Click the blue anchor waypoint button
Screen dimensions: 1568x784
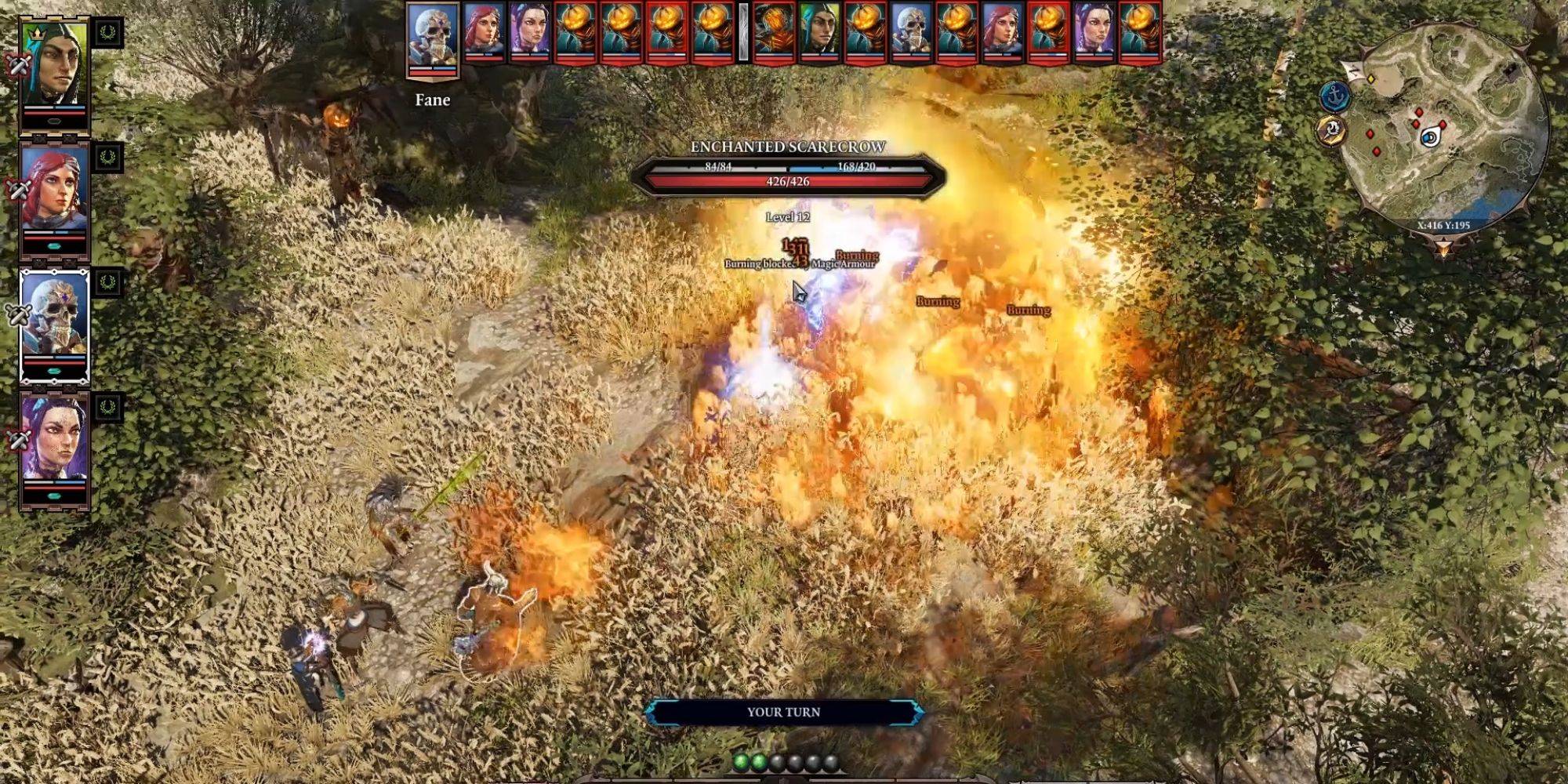pyautogui.click(x=1334, y=96)
